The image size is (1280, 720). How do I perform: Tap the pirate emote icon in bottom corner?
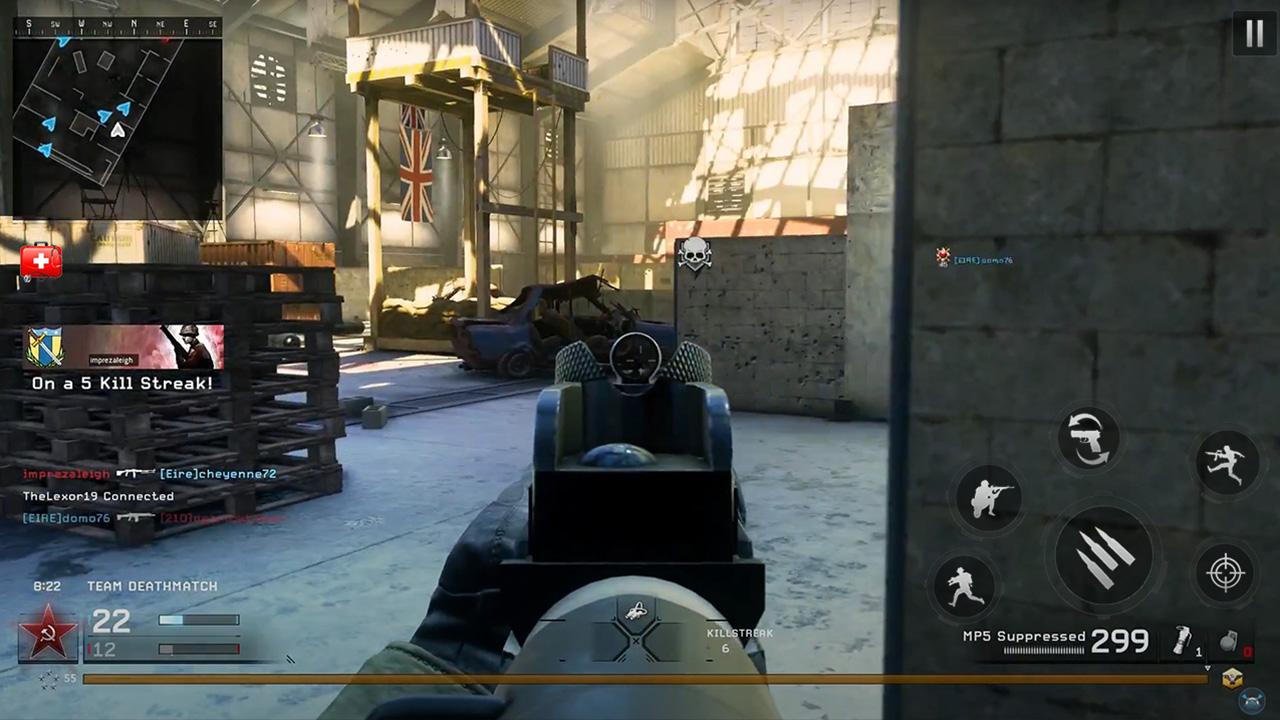click(x=1249, y=700)
